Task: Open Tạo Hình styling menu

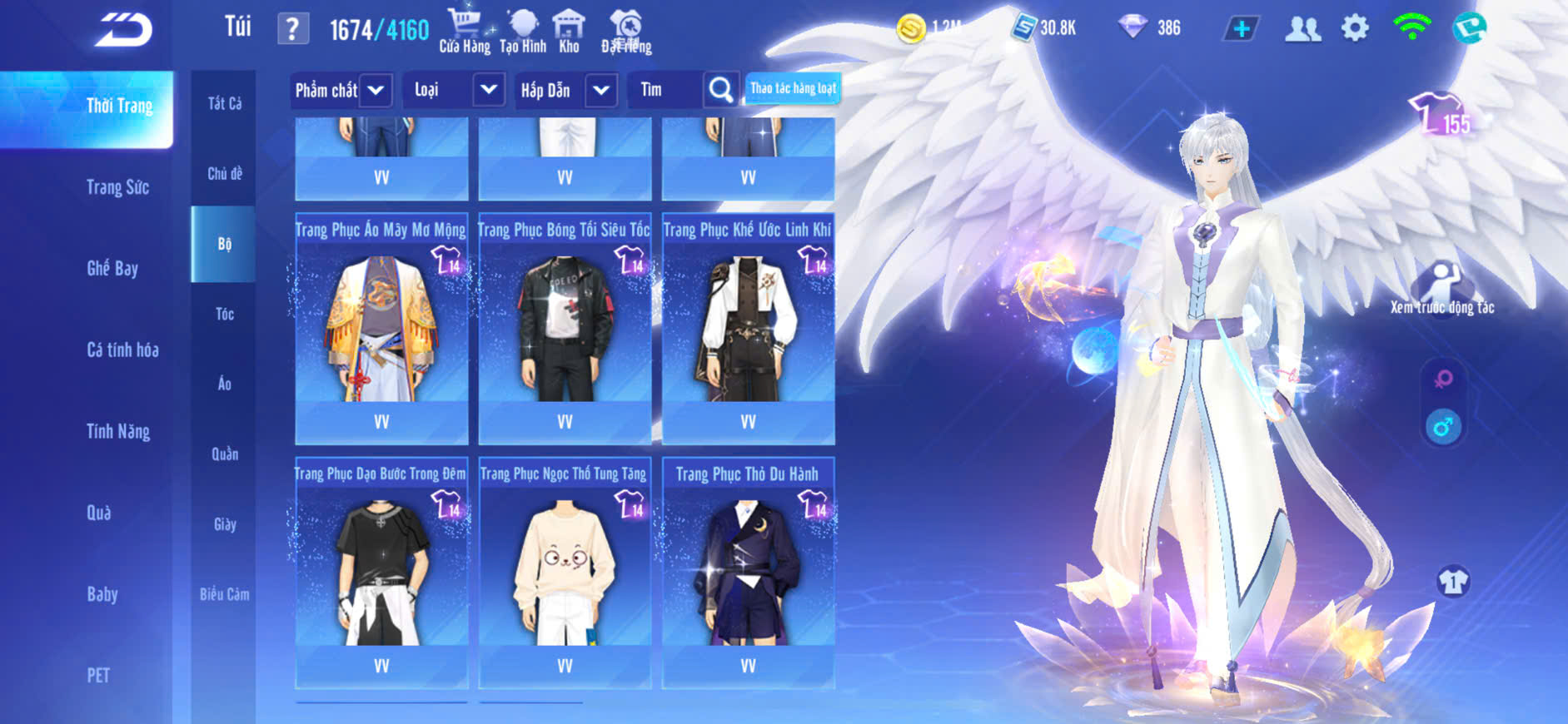Action: [523, 32]
